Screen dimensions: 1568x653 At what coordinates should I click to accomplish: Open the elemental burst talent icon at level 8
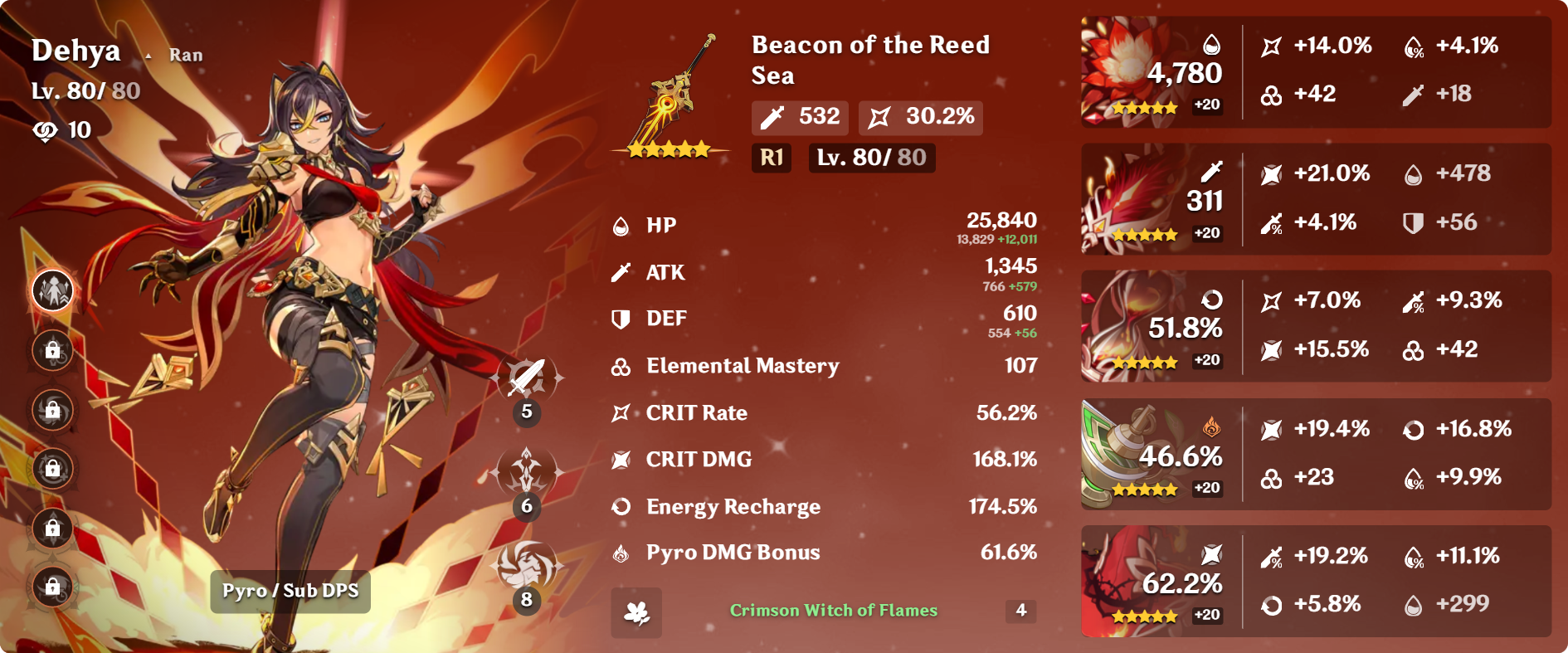pos(527,566)
